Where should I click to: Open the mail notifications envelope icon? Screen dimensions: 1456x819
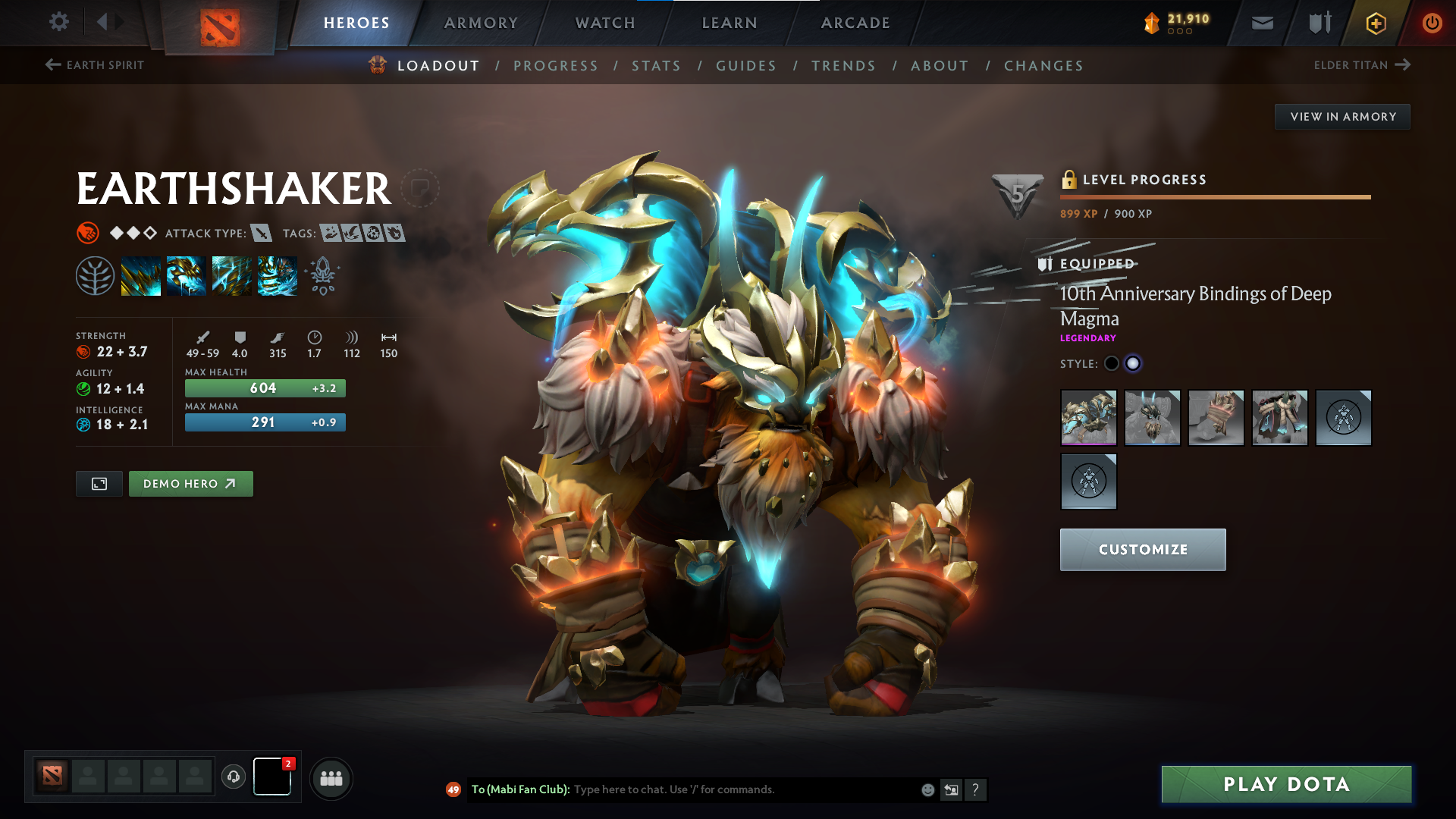point(1261,23)
